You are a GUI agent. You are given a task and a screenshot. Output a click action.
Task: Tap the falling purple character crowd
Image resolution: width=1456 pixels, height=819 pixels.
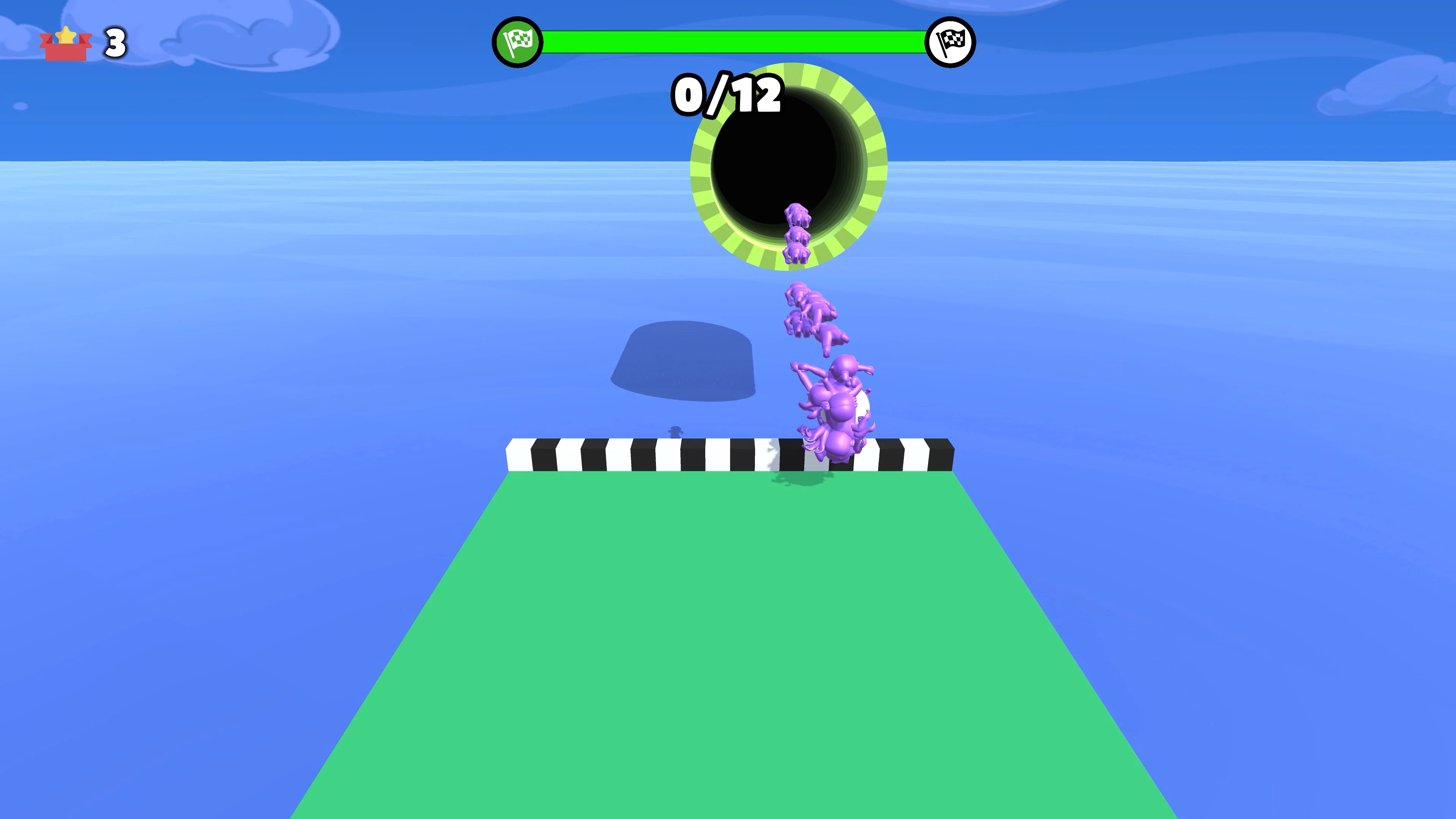click(x=831, y=395)
